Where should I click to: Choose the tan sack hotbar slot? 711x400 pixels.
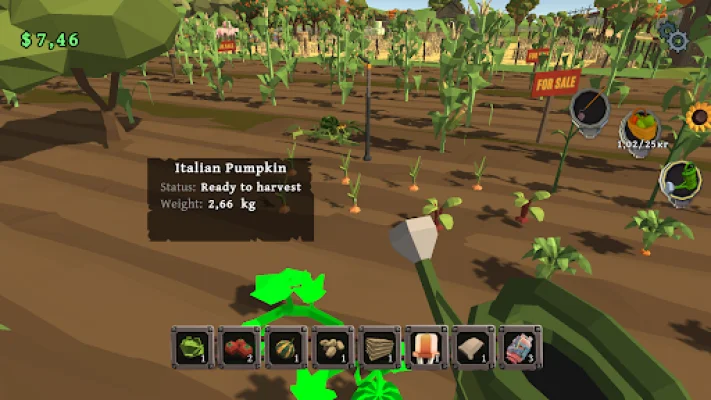pos(473,347)
